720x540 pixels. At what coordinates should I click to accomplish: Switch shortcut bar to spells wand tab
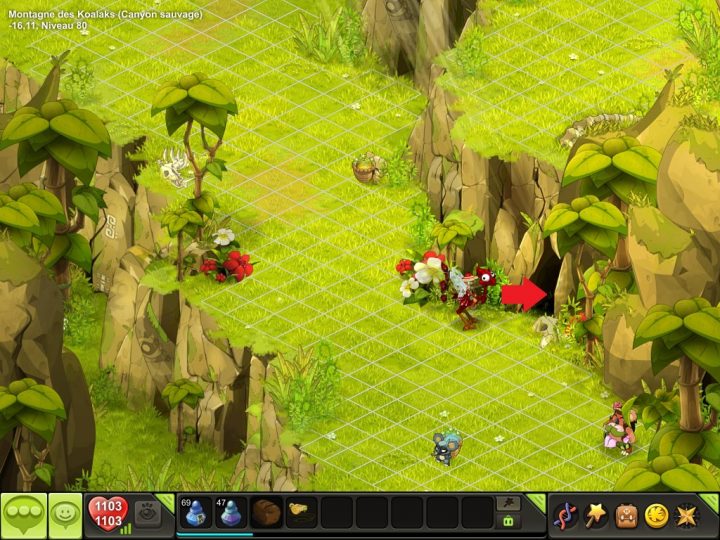pyautogui.click(x=508, y=504)
